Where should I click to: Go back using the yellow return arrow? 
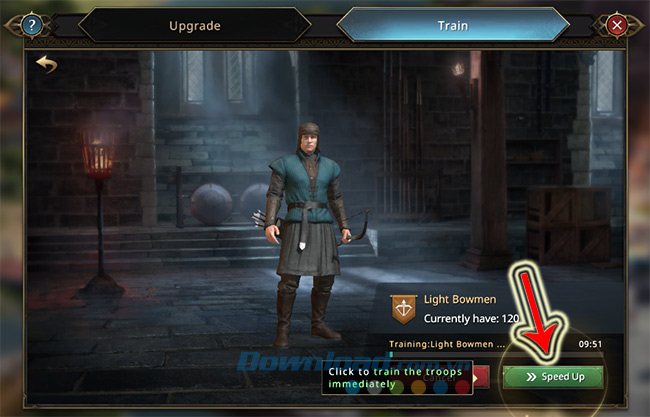[46, 64]
